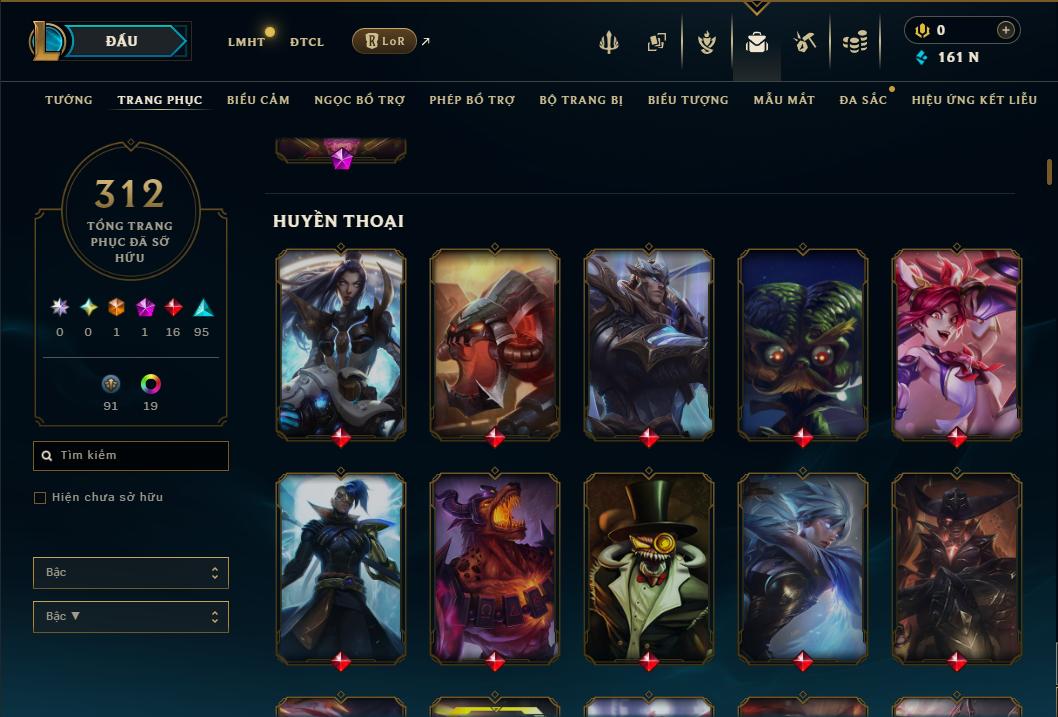Switch to the ĐA SẮC tab
The width and height of the screenshot is (1058, 717).
(863, 100)
